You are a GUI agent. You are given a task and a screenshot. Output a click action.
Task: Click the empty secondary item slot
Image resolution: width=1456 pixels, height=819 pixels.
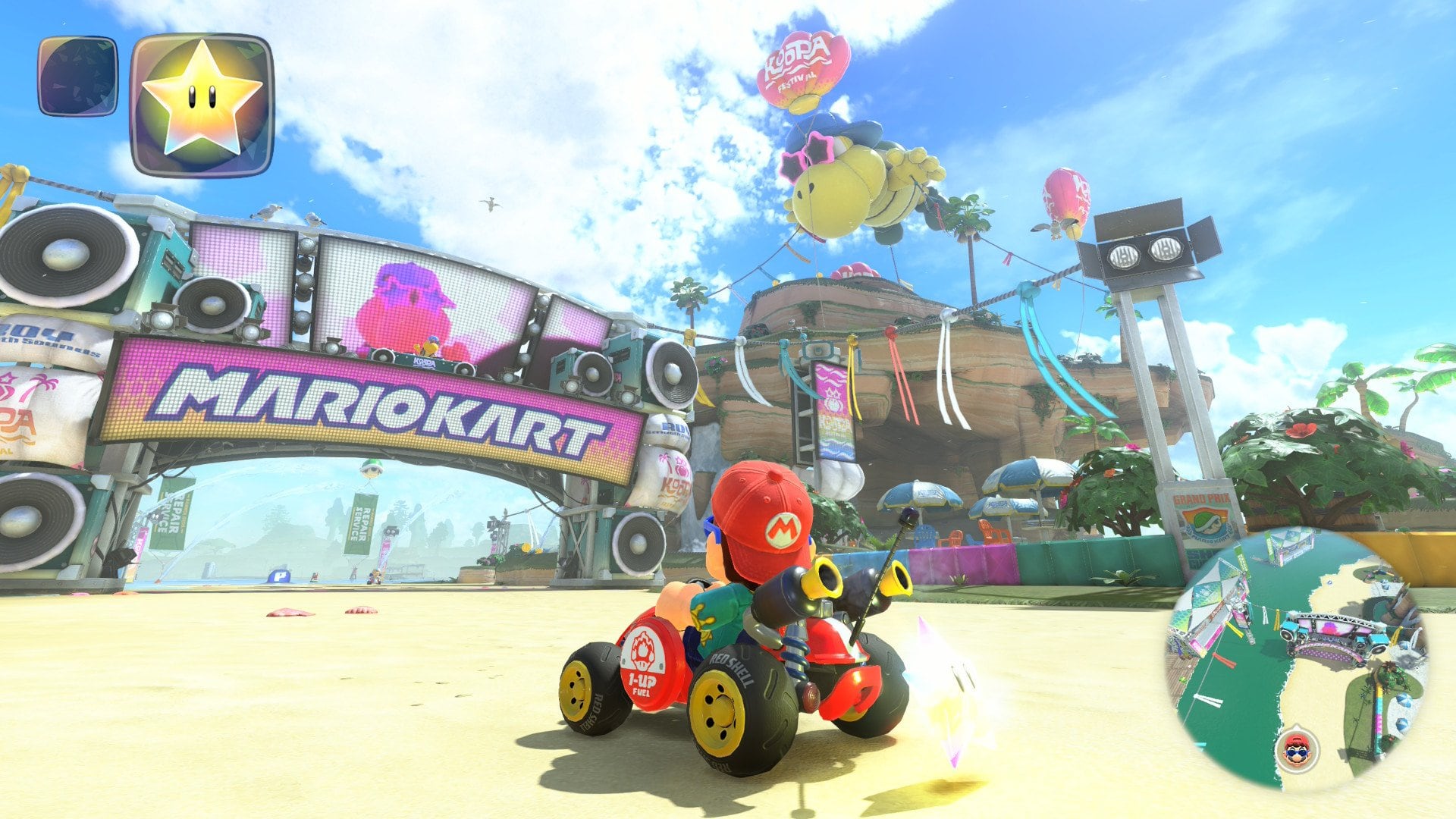click(x=78, y=76)
